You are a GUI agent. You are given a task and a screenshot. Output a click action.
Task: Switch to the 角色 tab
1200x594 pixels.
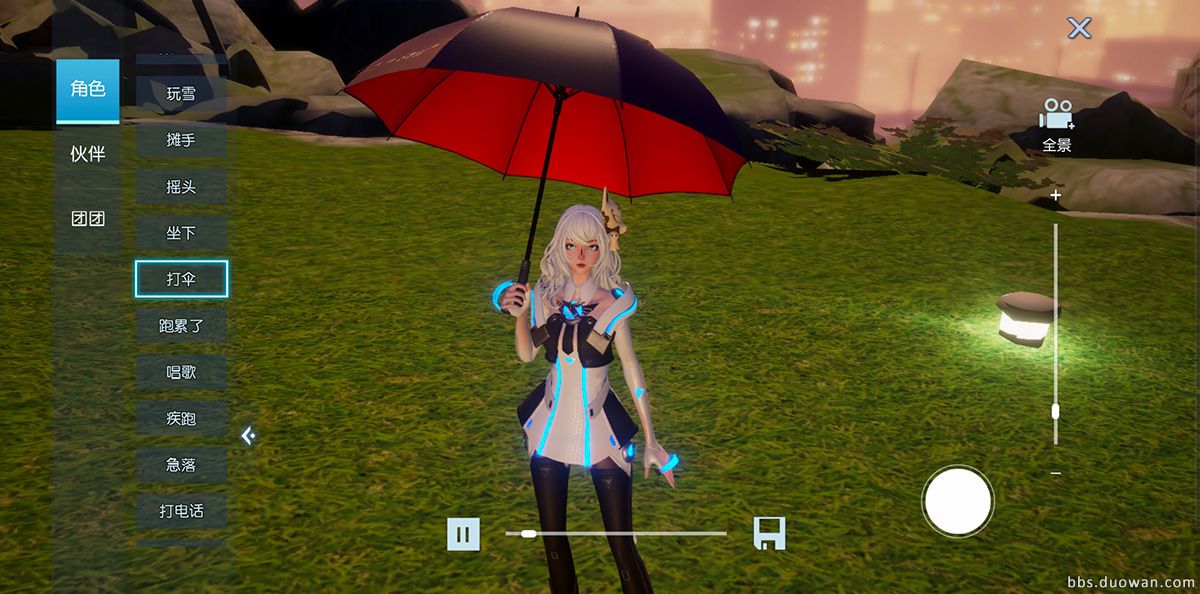(87, 90)
